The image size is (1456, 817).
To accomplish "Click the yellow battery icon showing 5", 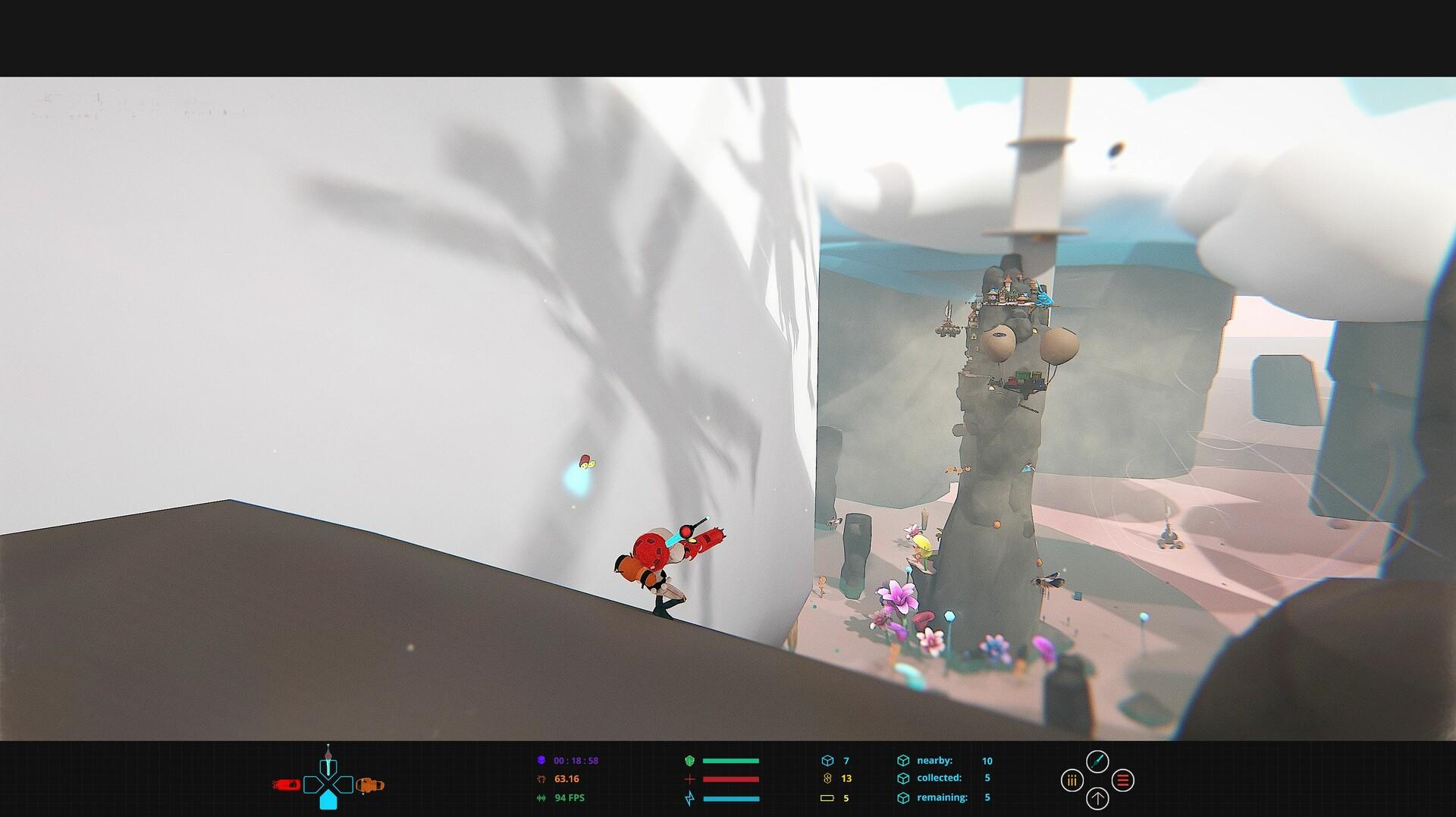I will (x=827, y=798).
